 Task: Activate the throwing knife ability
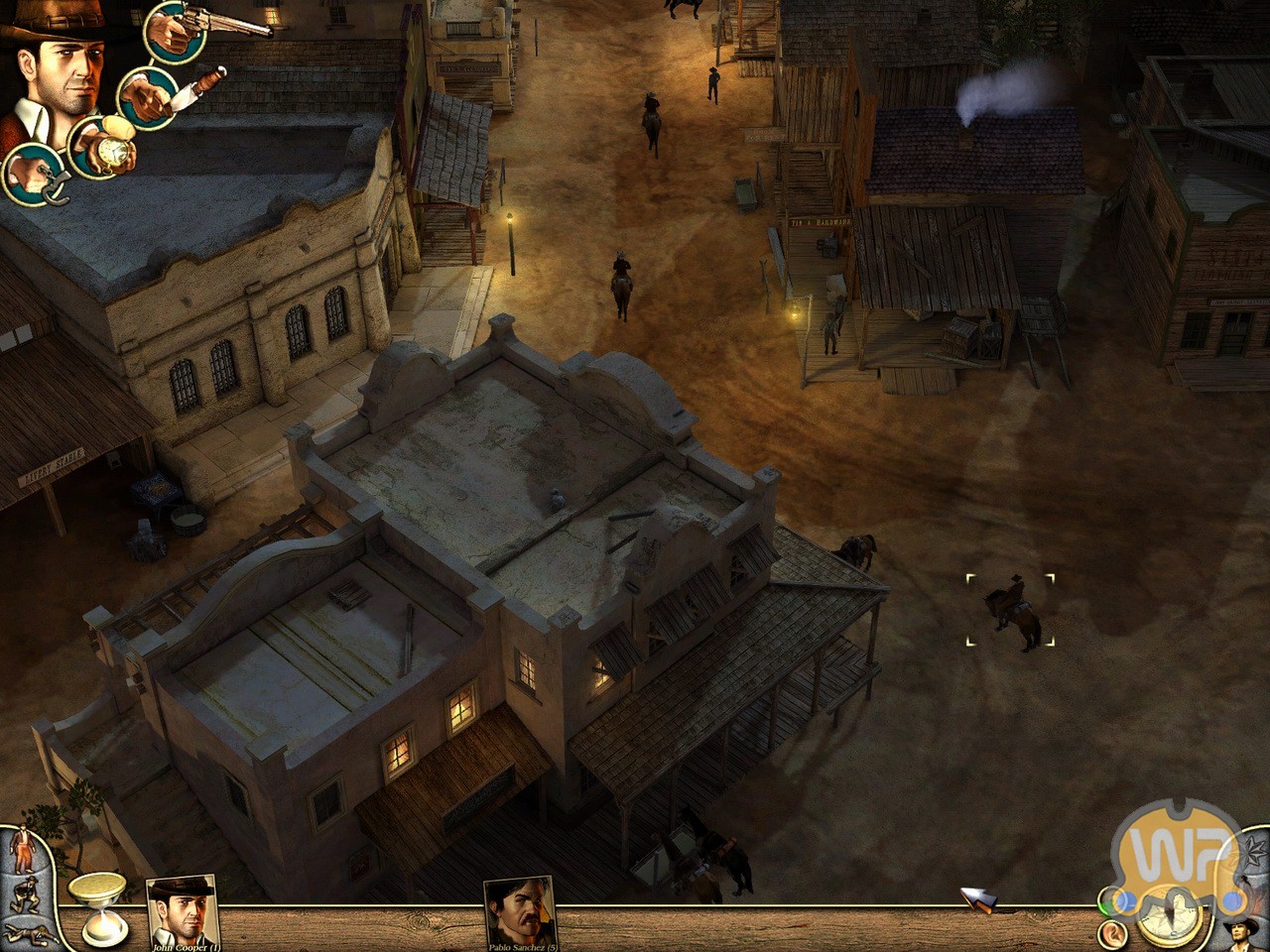point(149,97)
